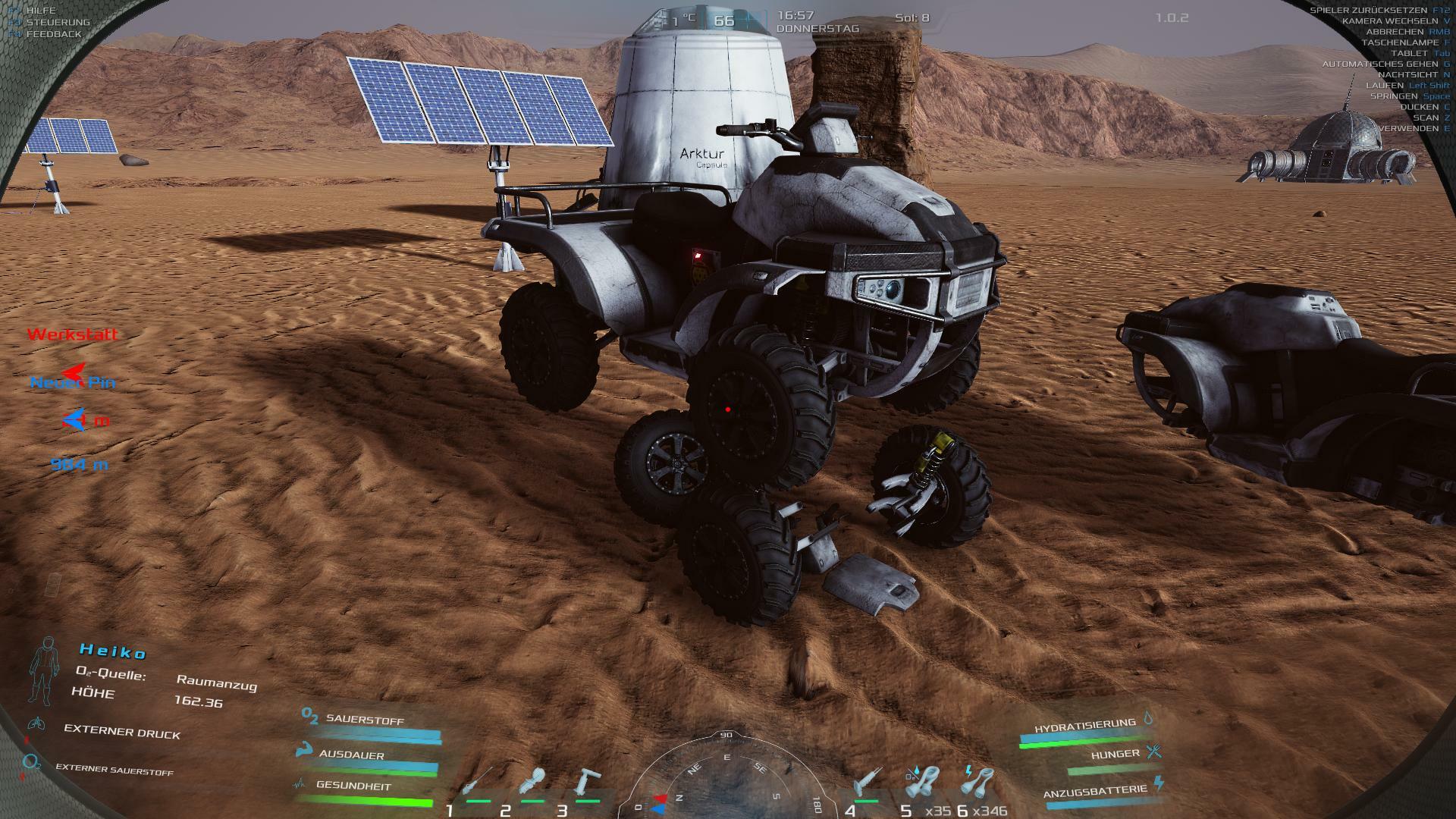Viewport: 1456px width, 819px height.
Task: Select the tool in hotbar slot 1
Action: pos(476,784)
